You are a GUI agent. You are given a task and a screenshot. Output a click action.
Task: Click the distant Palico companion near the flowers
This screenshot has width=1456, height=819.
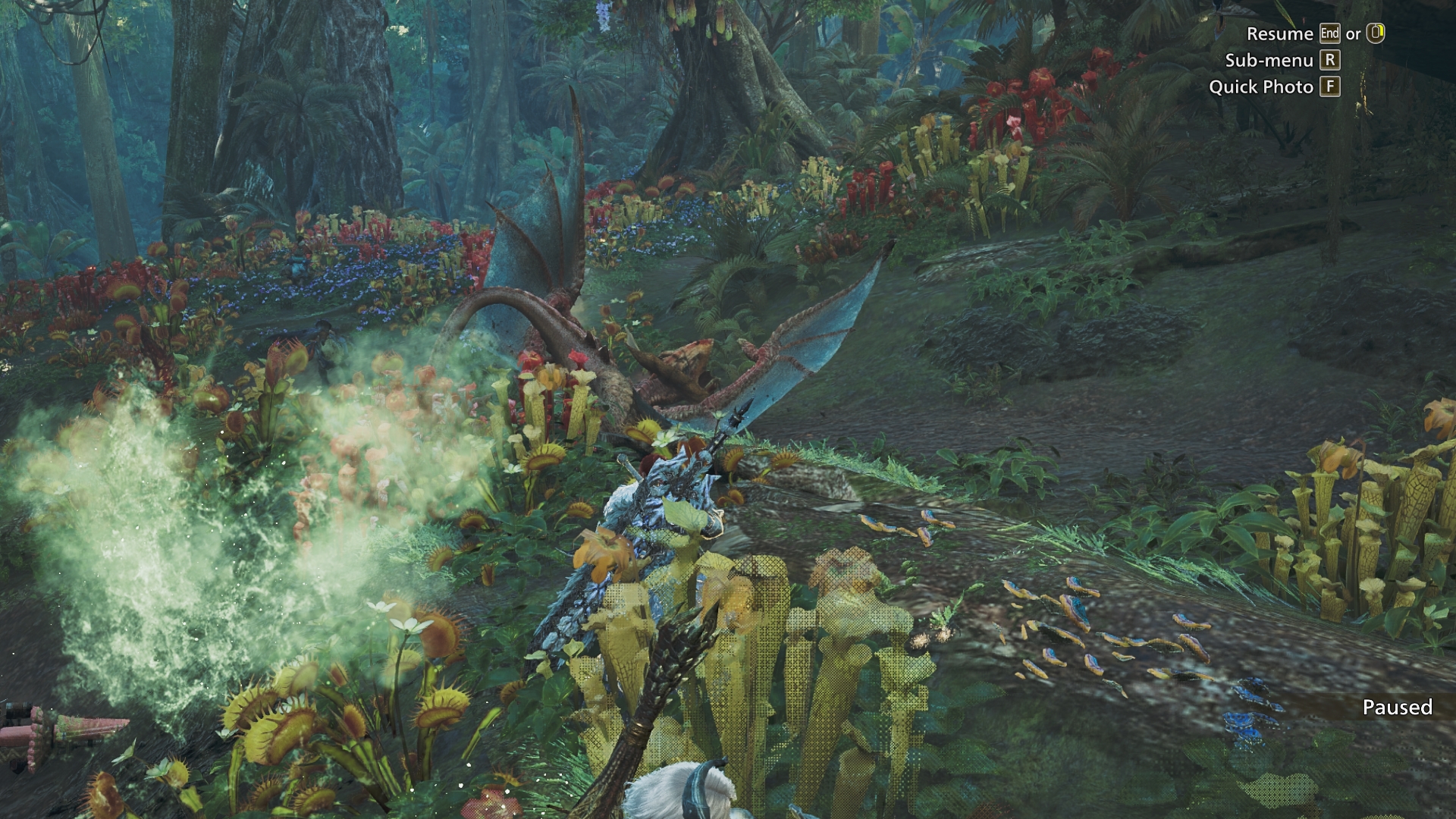tap(322, 337)
